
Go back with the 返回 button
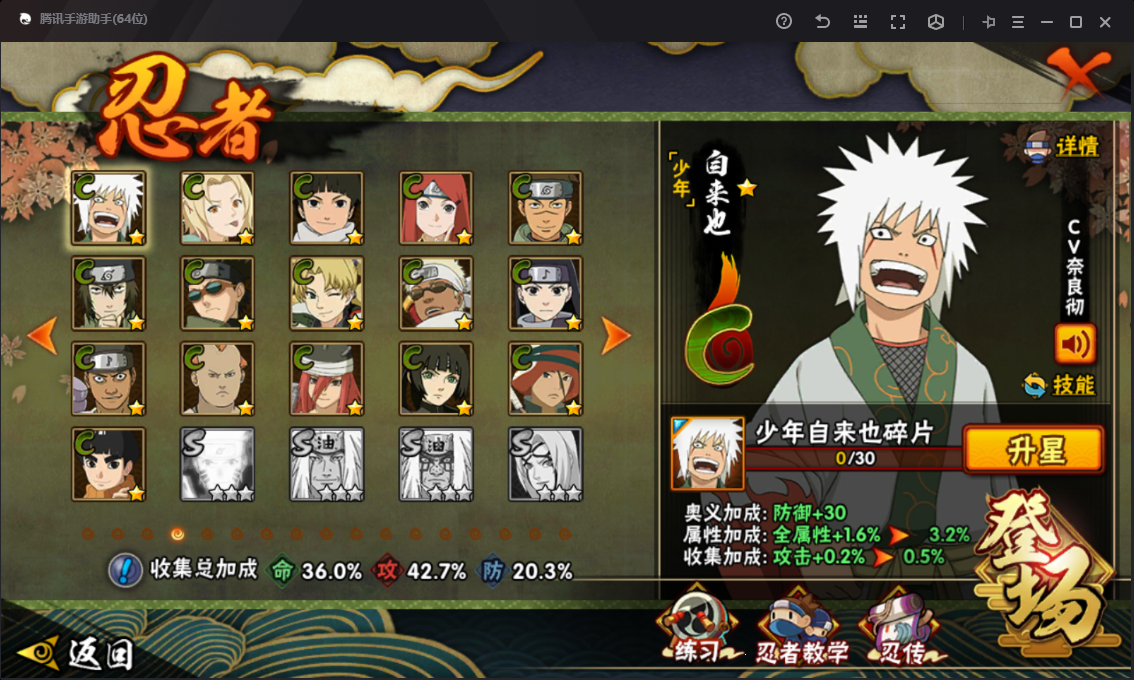coord(77,653)
